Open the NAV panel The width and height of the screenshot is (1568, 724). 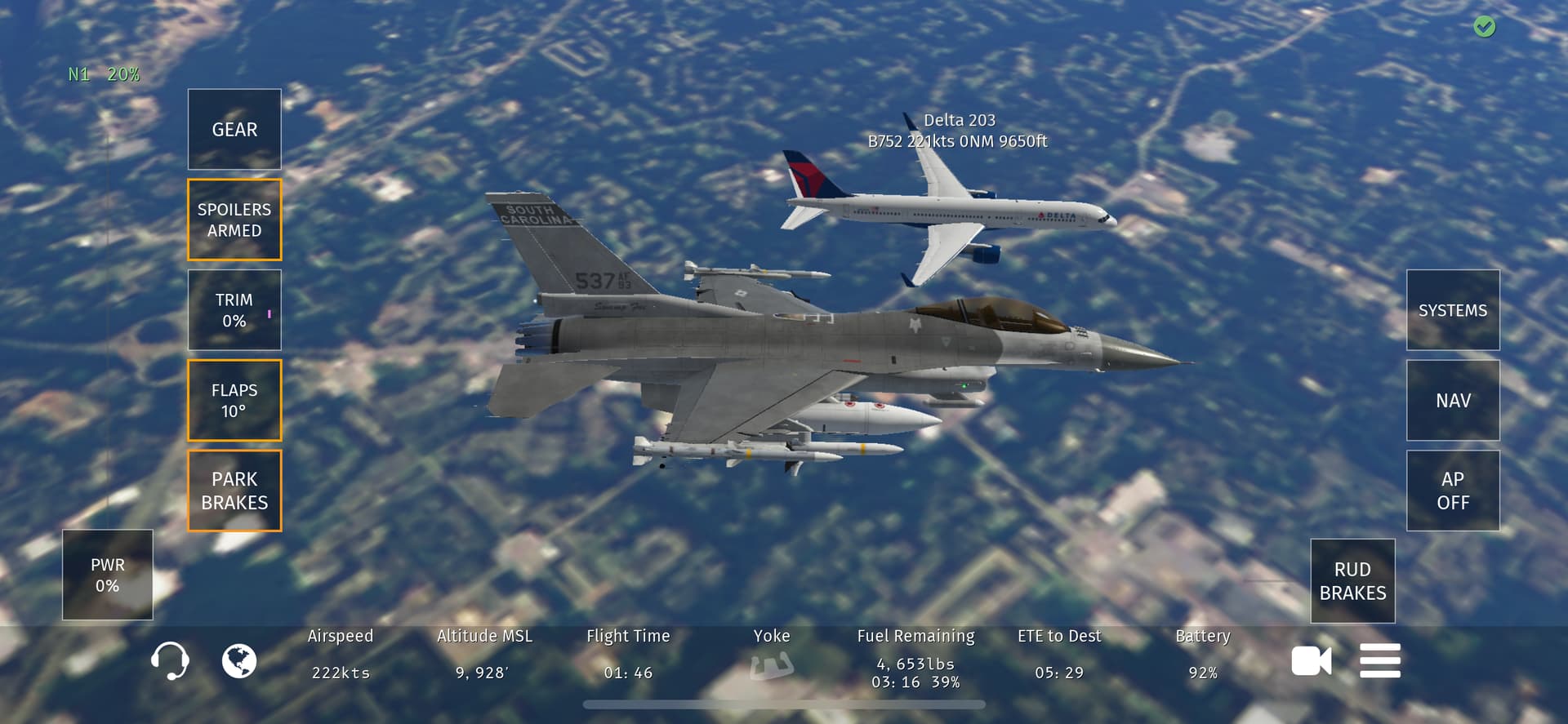1453,400
